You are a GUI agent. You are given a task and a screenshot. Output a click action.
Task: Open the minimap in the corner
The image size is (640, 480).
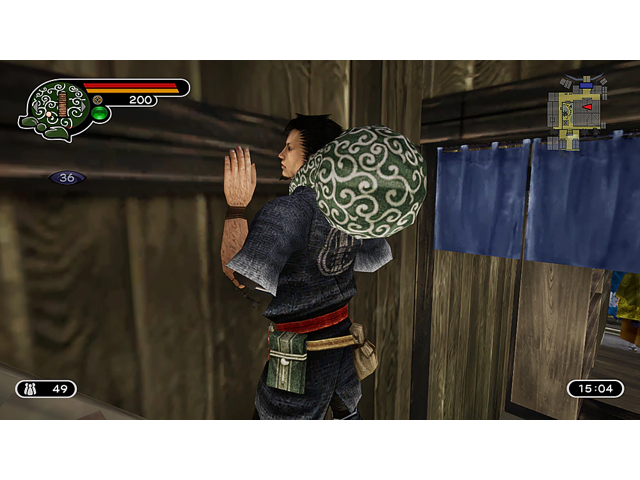[x=575, y=109]
